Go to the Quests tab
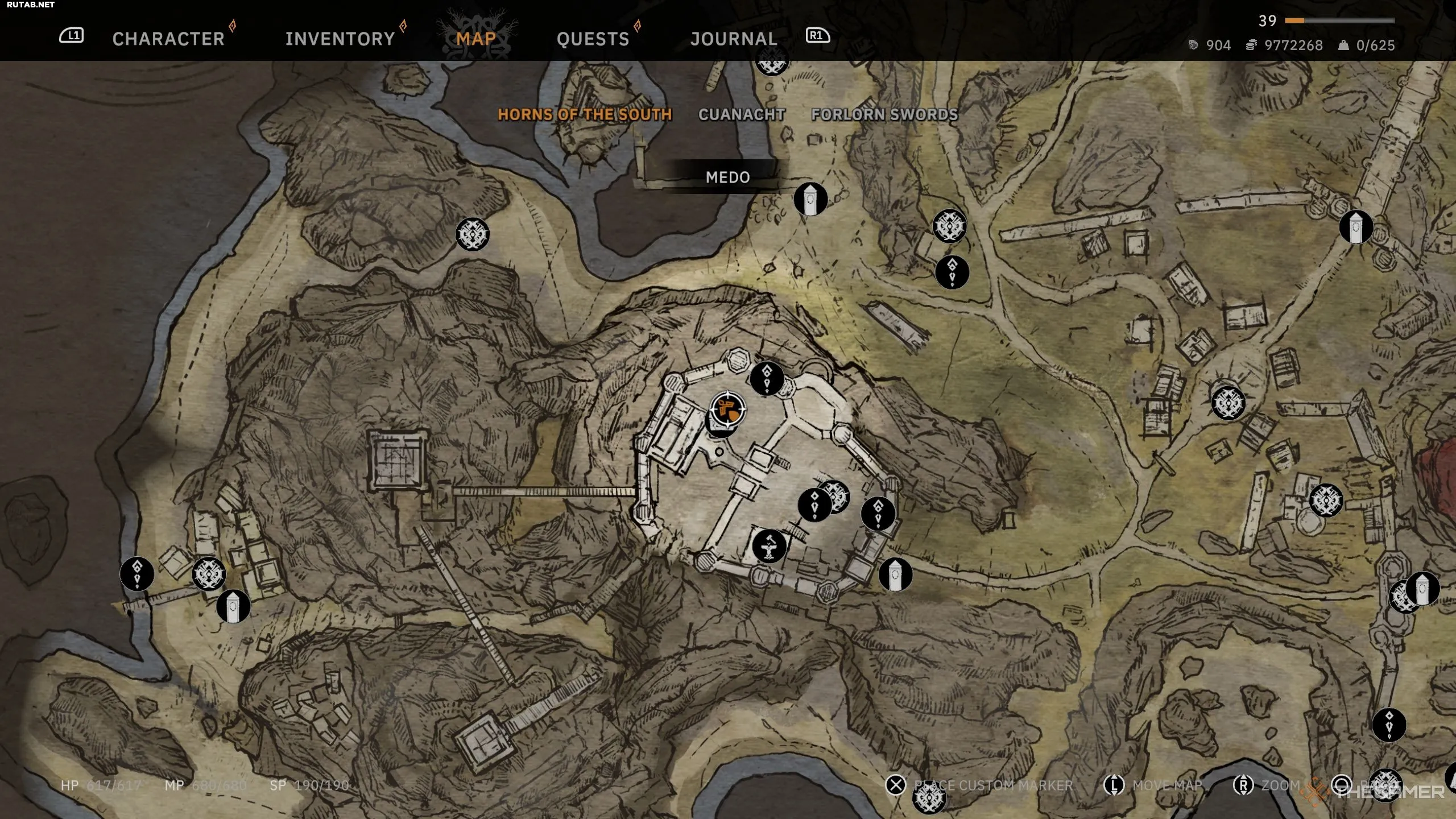The height and width of the screenshot is (819, 1456). point(593,39)
